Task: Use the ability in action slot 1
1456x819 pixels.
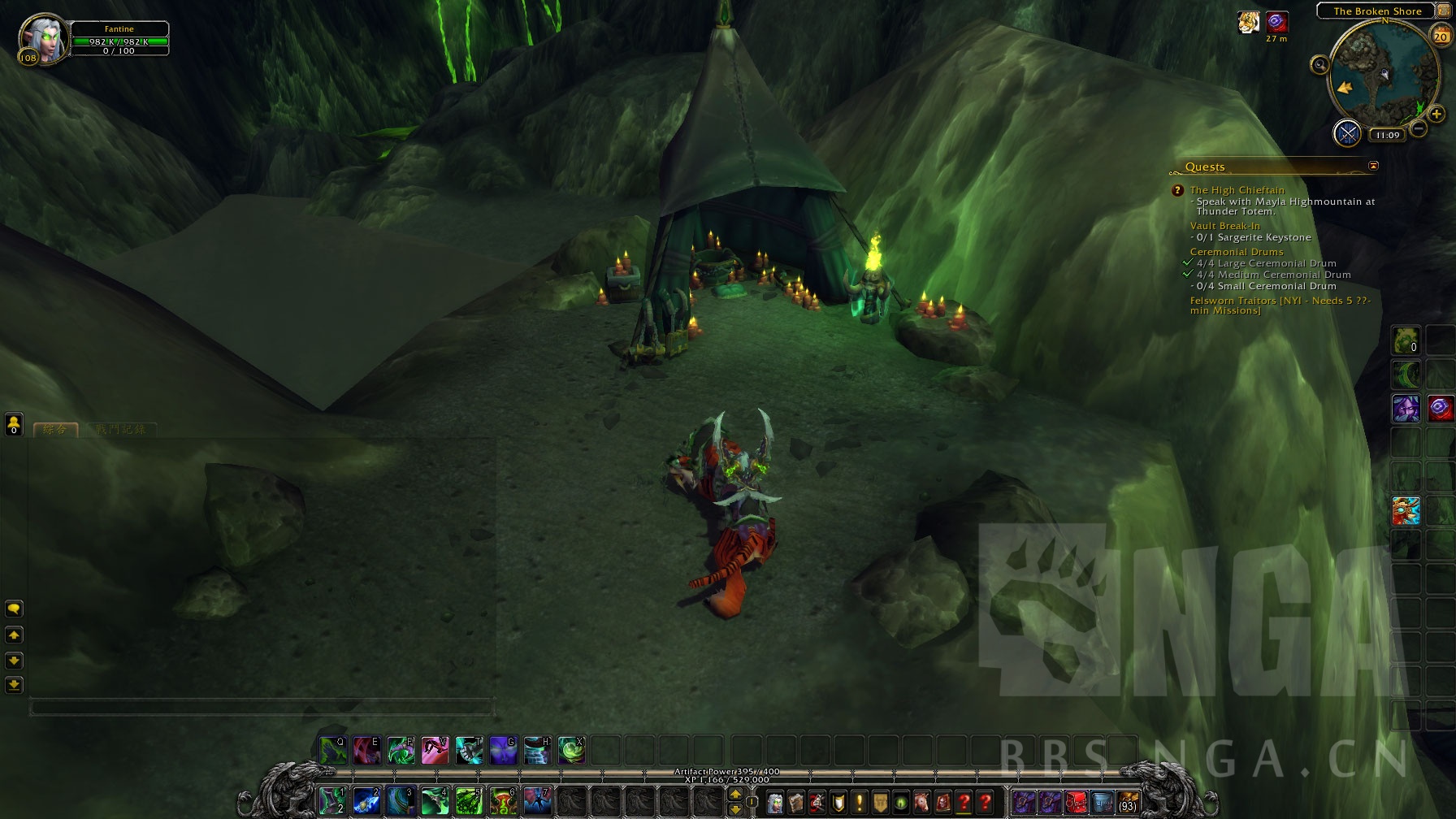Action: (x=331, y=801)
